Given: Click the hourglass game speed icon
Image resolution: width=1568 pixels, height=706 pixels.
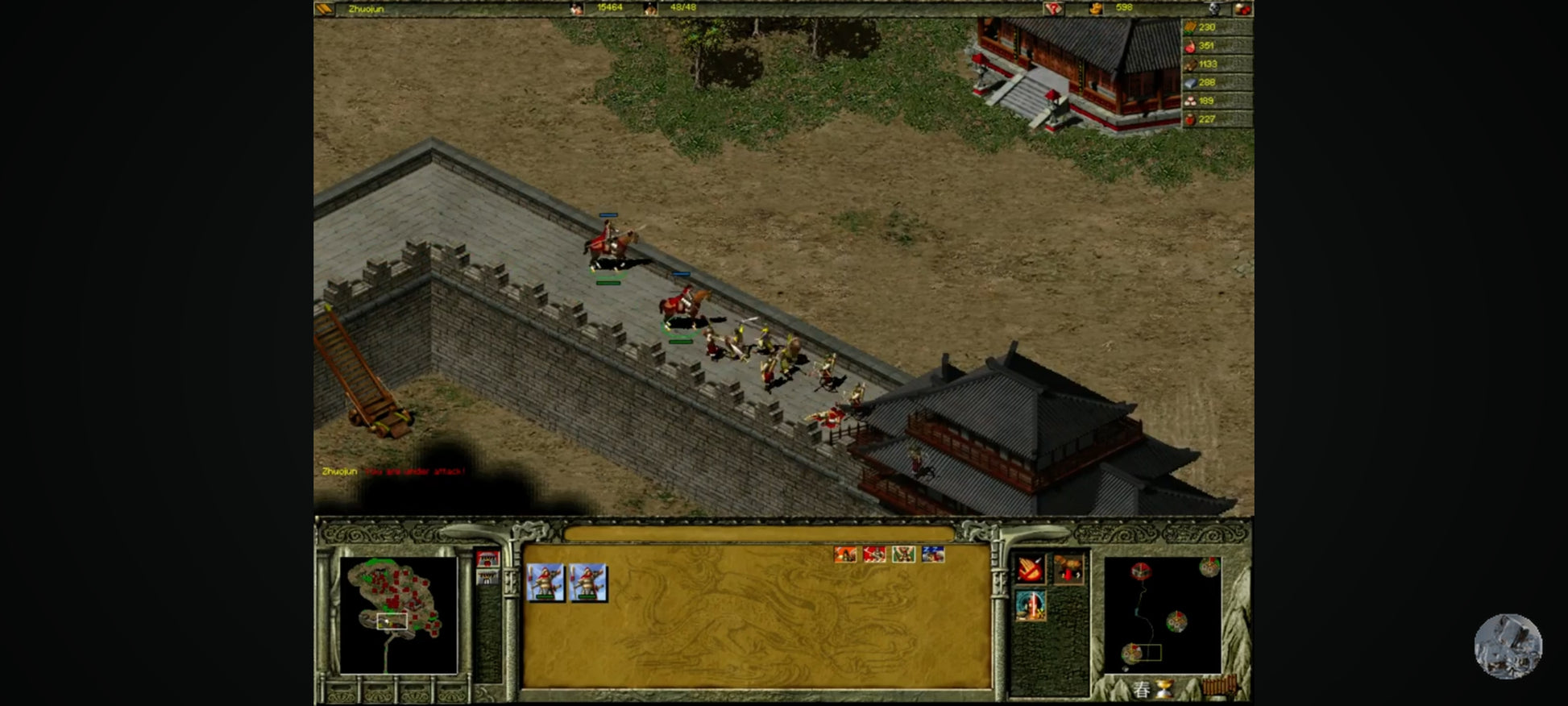Looking at the screenshot, I should [x=1164, y=689].
